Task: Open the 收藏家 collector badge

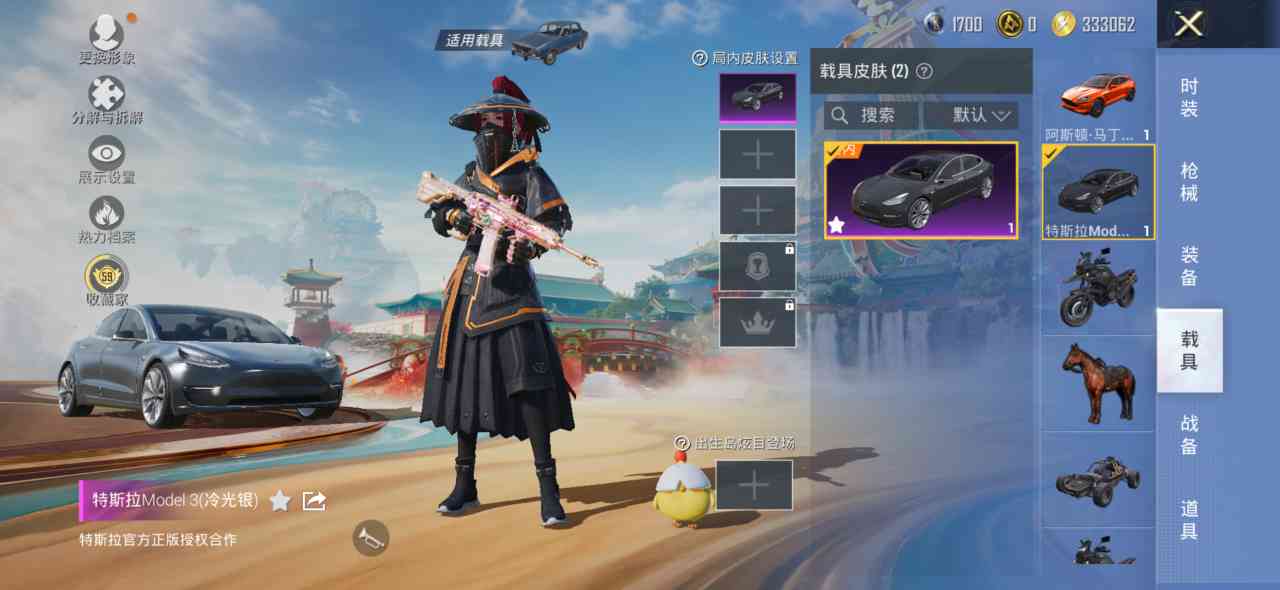Action: [x=107, y=277]
